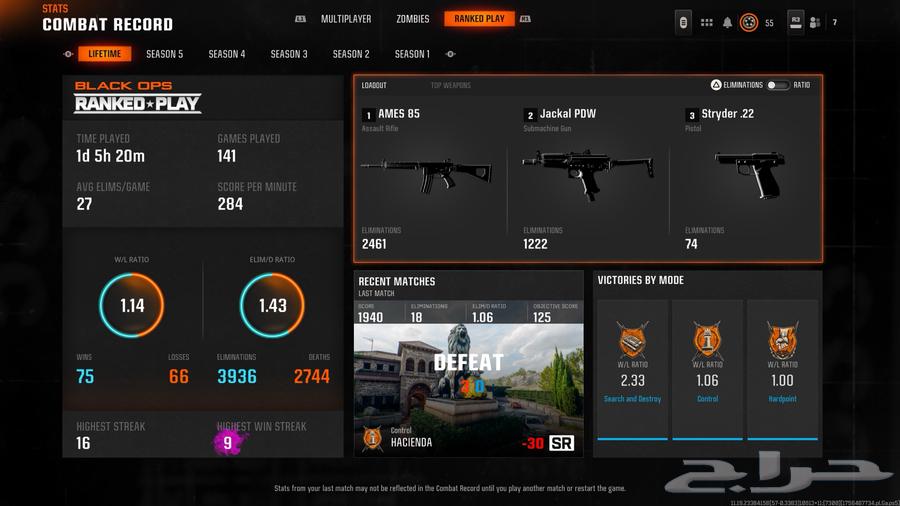Open the Season 1 tab
Image resolution: width=900 pixels, height=506 pixels.
412,54
